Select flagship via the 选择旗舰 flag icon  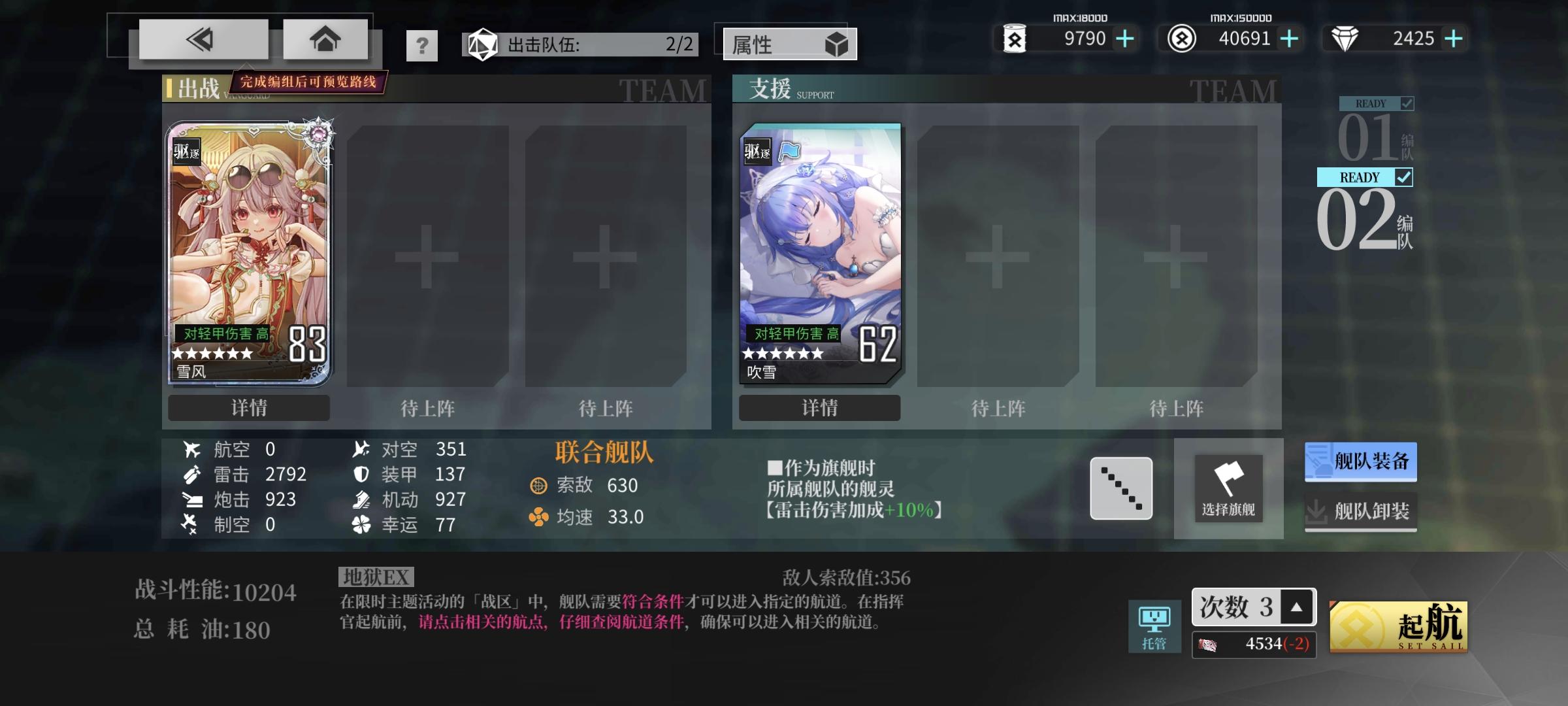1228,488
